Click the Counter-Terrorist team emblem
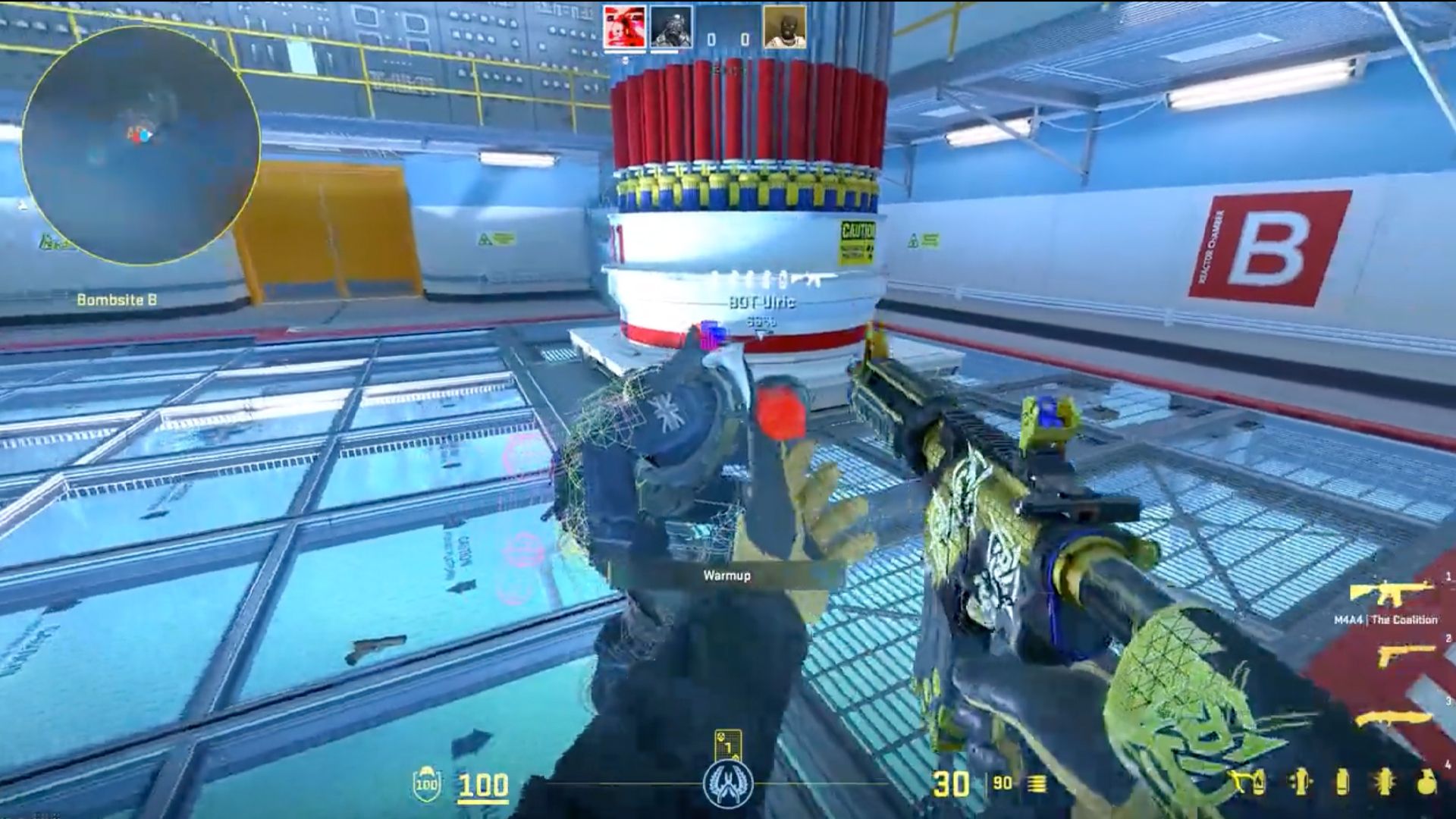The height and width of the screenshot is (819, 1456). pos(726,784)
